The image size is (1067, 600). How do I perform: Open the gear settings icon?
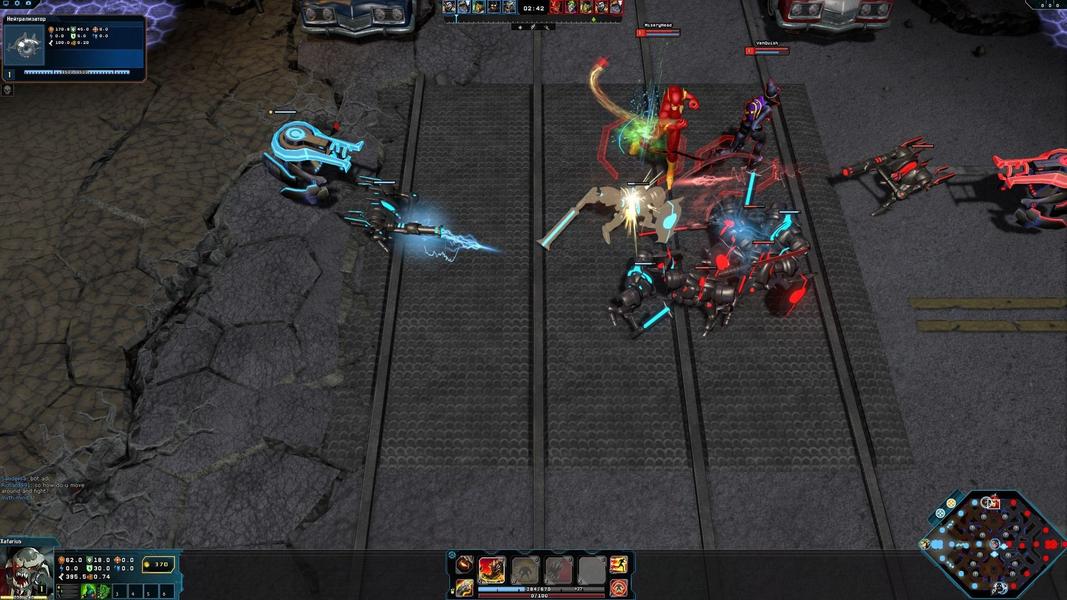(17, 4)
